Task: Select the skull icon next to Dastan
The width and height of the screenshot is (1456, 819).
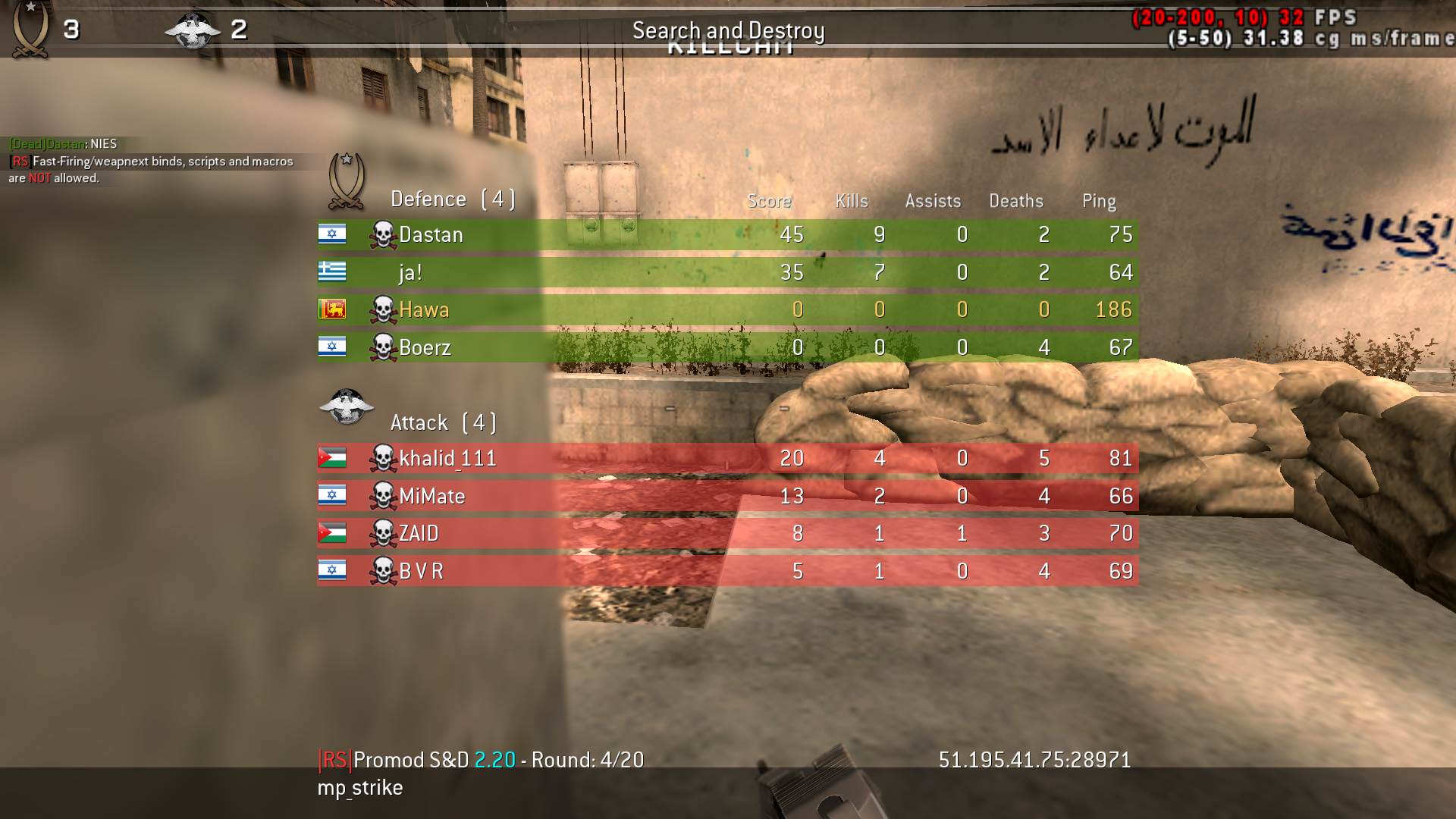Action: 384,234
